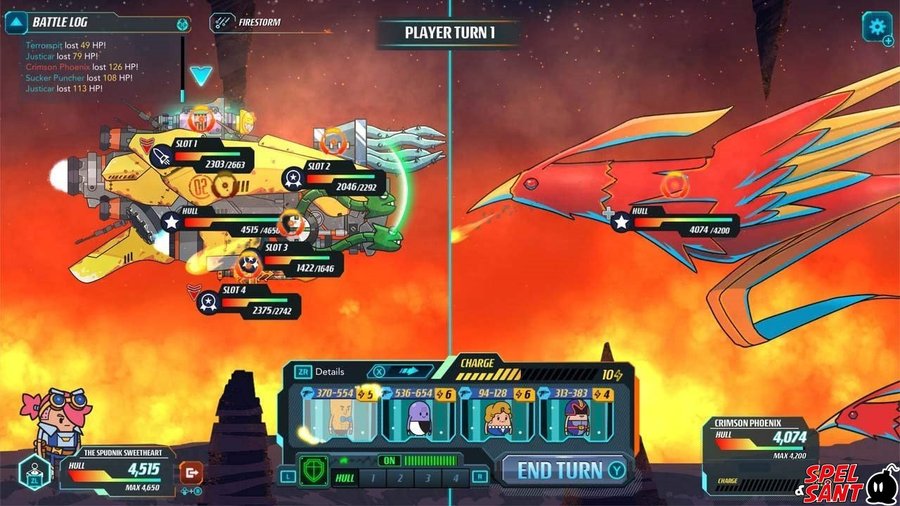The height and width of the screenshot is (506, 900).
Task: Collapse the Battle Log panel
Action: [17, 22]
